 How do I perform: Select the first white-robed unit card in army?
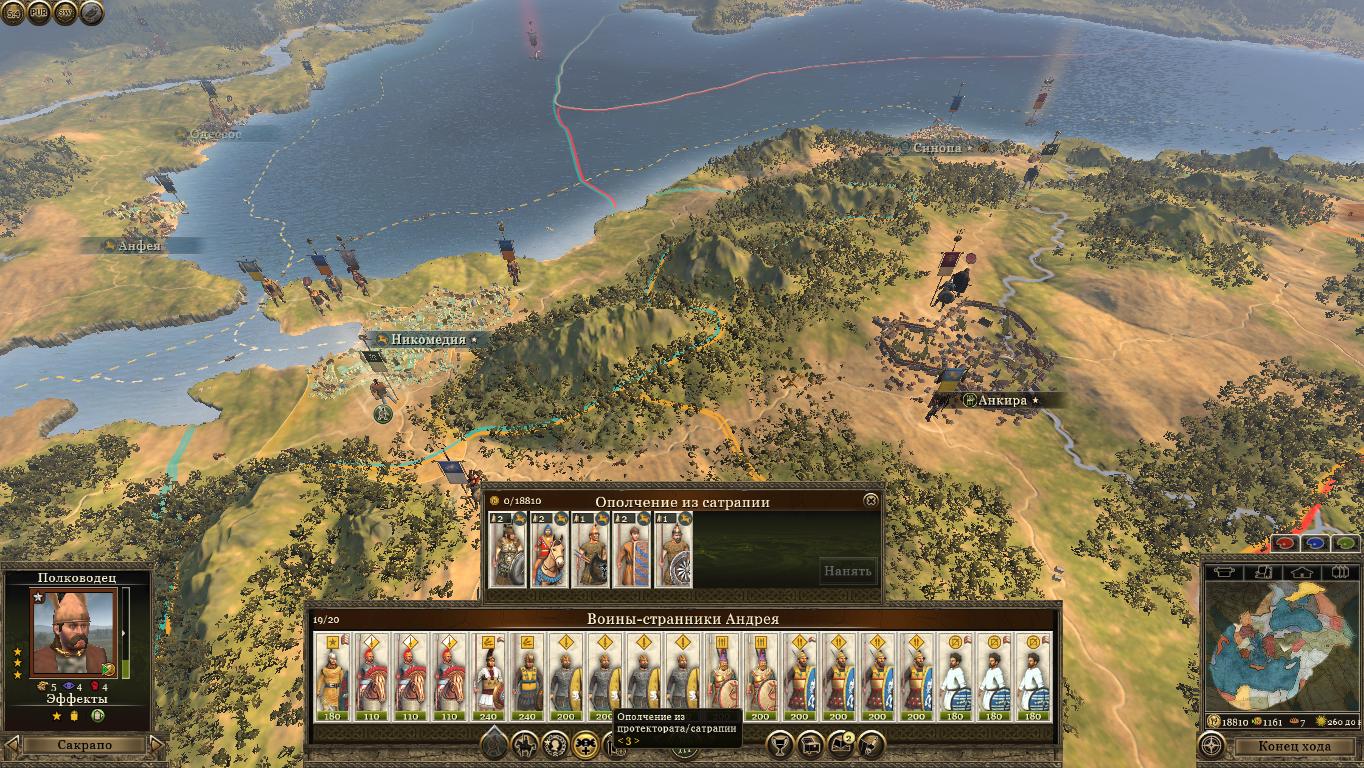pyautogui.click(x=956, y=675)
